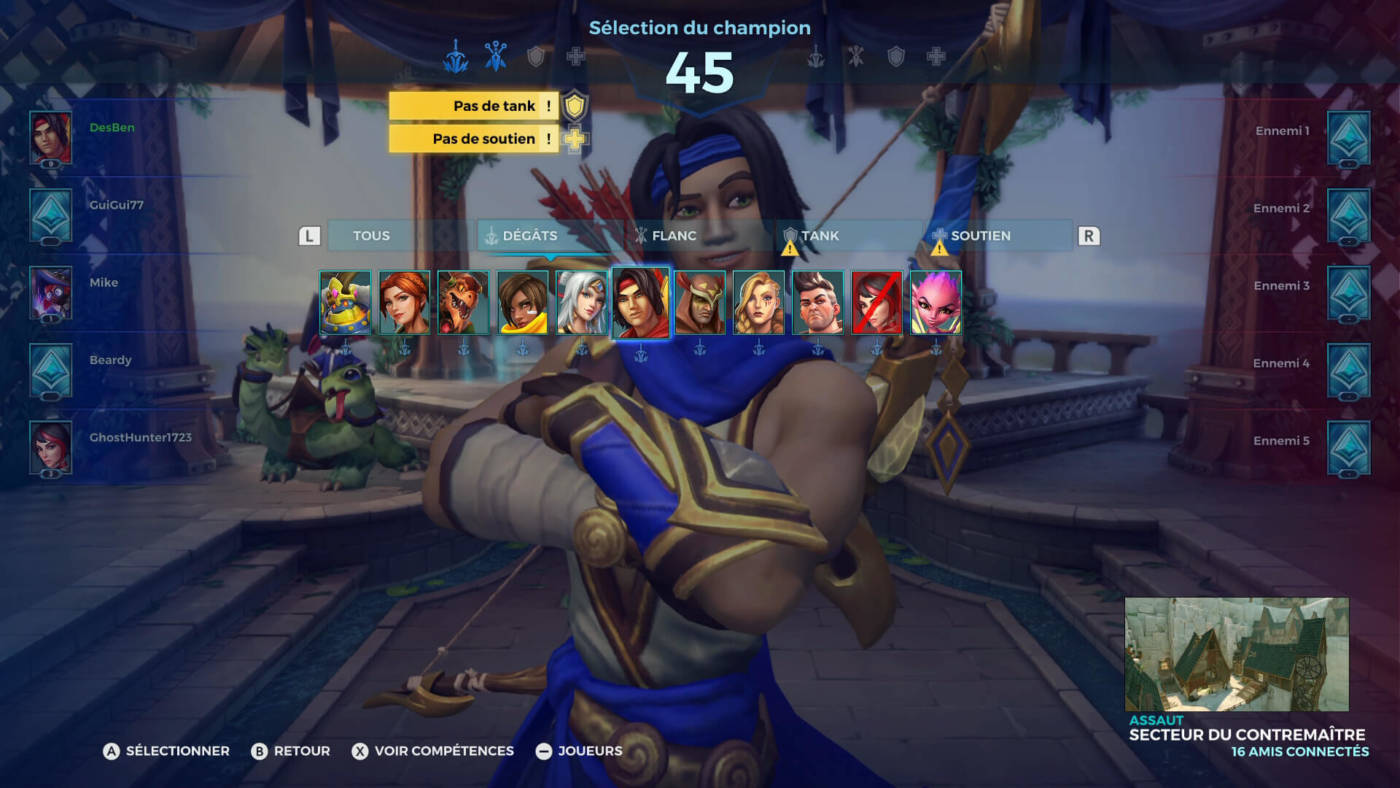Switch to the Tous champions tab
Viewport: 1400px width, 788px height.
[372, 236]
